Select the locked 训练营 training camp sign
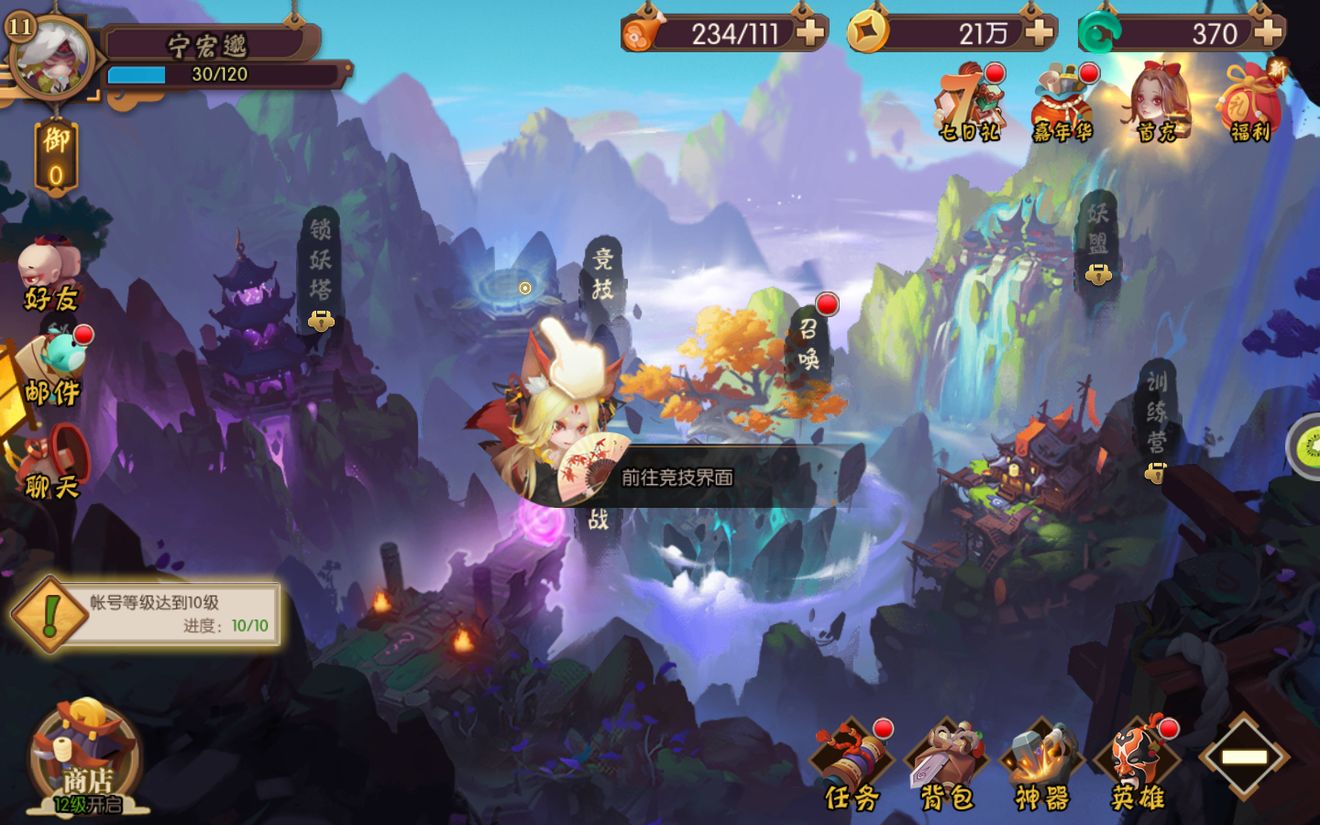The width and height of the screenshot is (1320, 825). (1156, 415)
